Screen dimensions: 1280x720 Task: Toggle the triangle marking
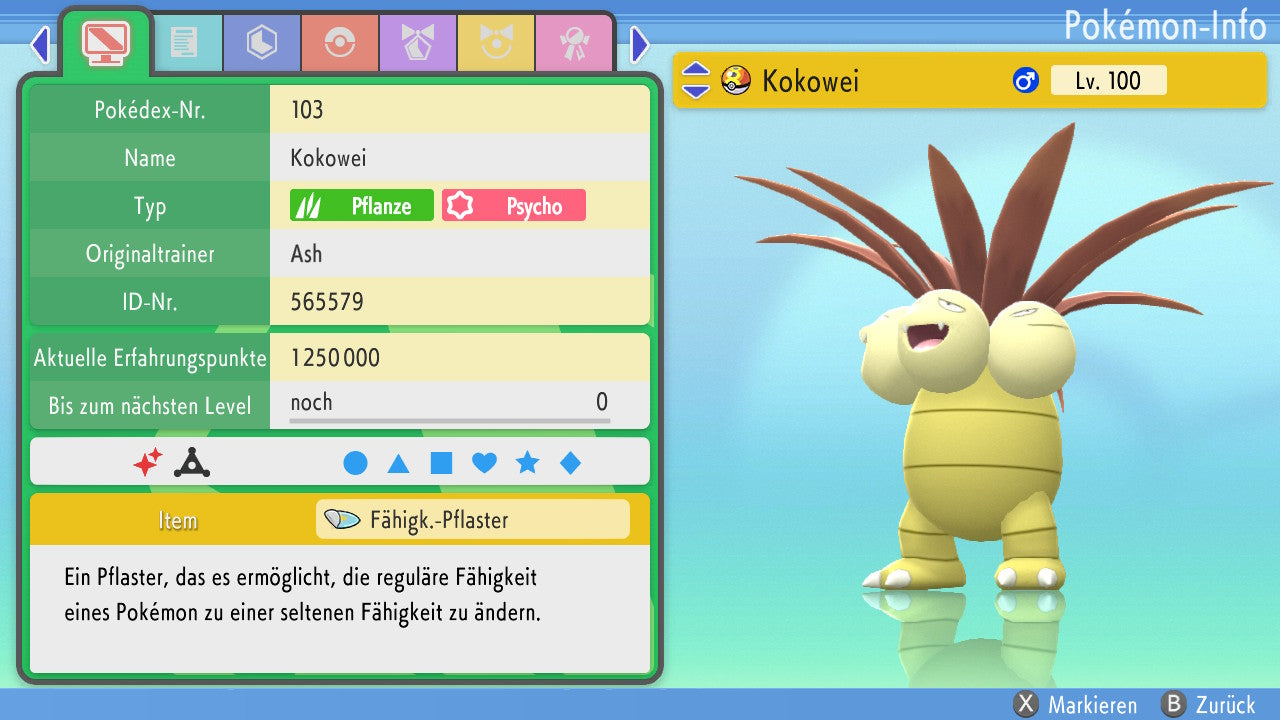coord(398,463)
